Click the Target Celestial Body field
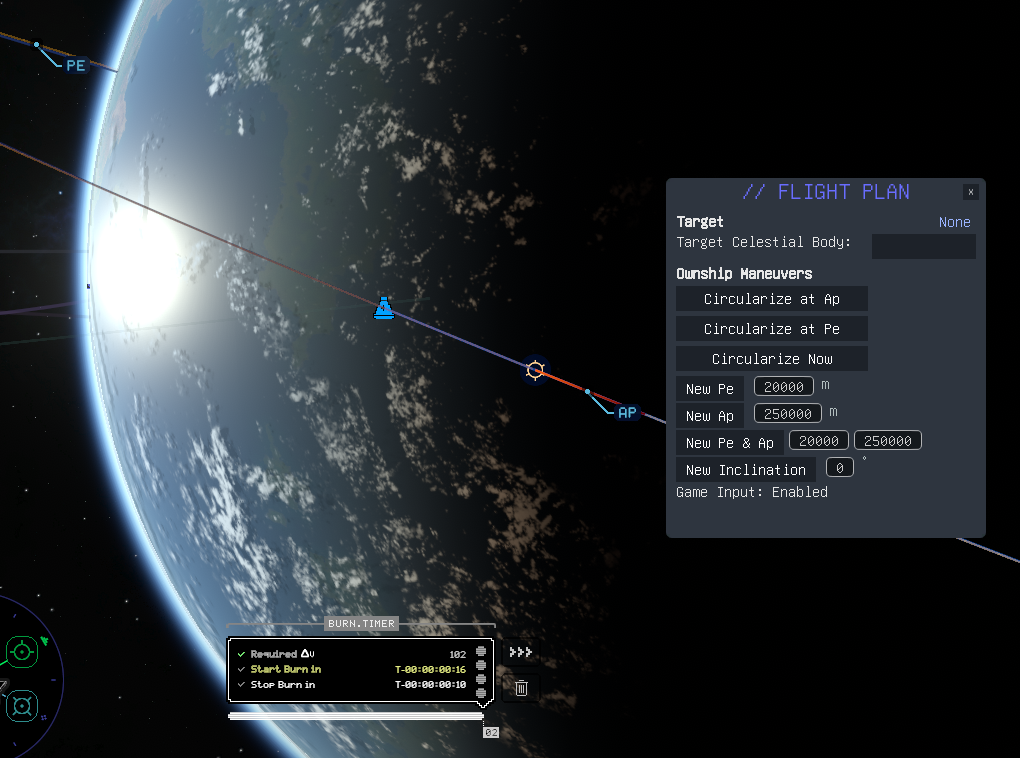 point(923,246)
